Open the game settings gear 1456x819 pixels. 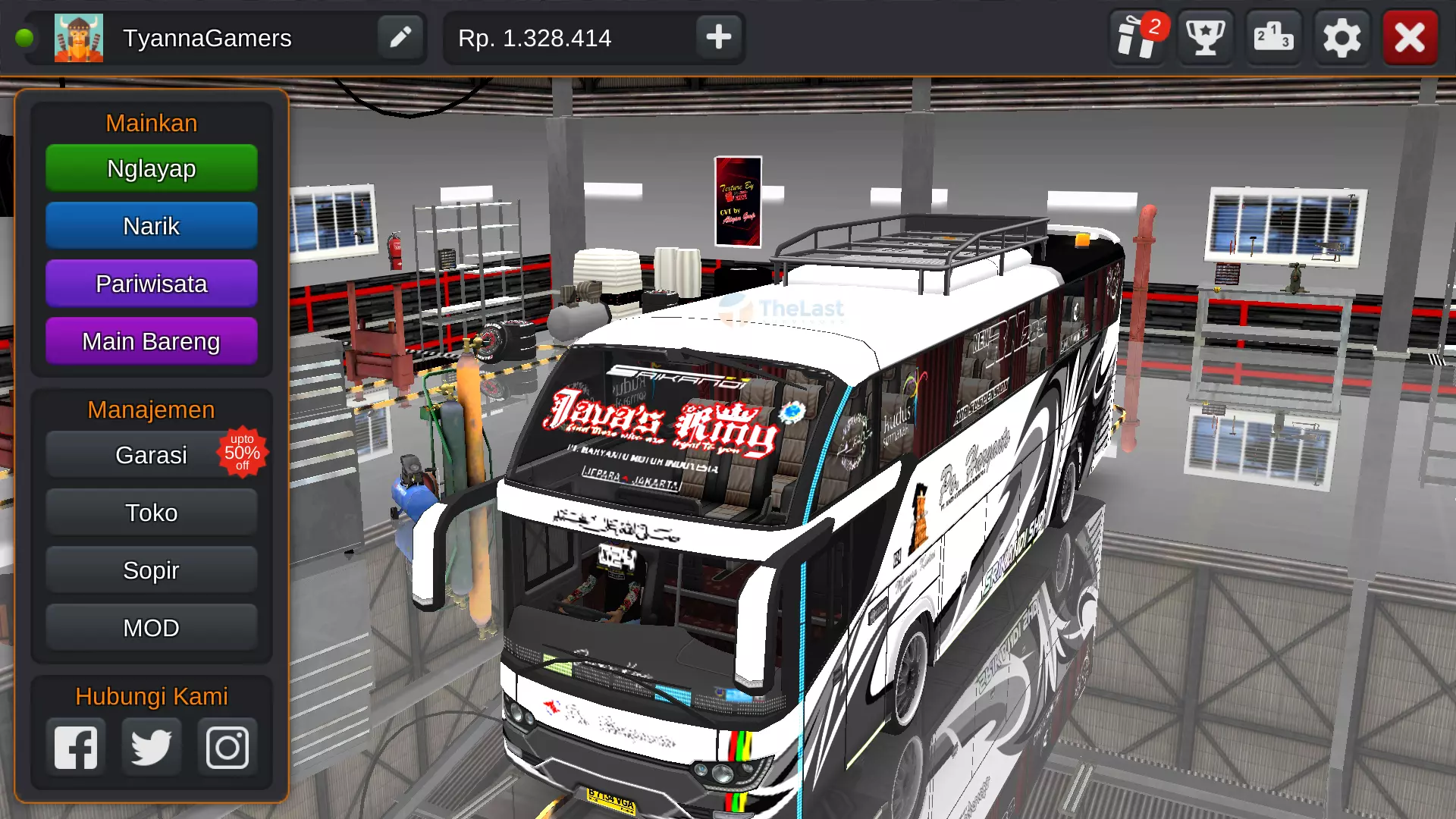[x=1341, y=37]
